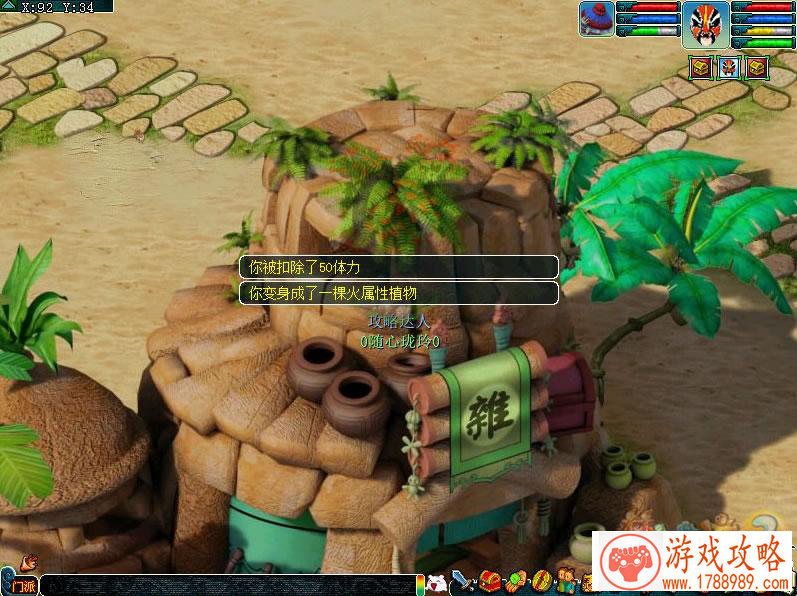Open the white pet face icon
Image resolution: width=797 pixels, height=596 pixels.
click(x=436, y=582)
